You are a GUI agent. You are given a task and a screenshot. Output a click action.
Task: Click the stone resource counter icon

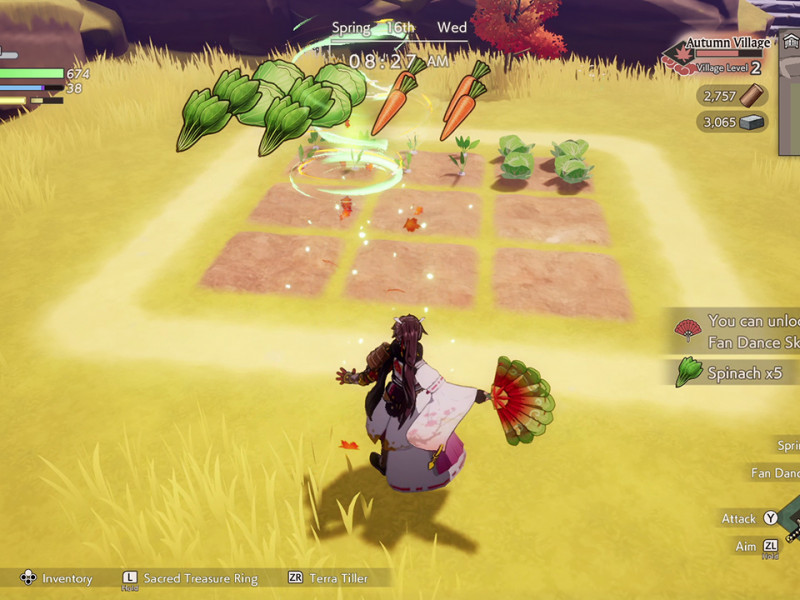point(752,122)
